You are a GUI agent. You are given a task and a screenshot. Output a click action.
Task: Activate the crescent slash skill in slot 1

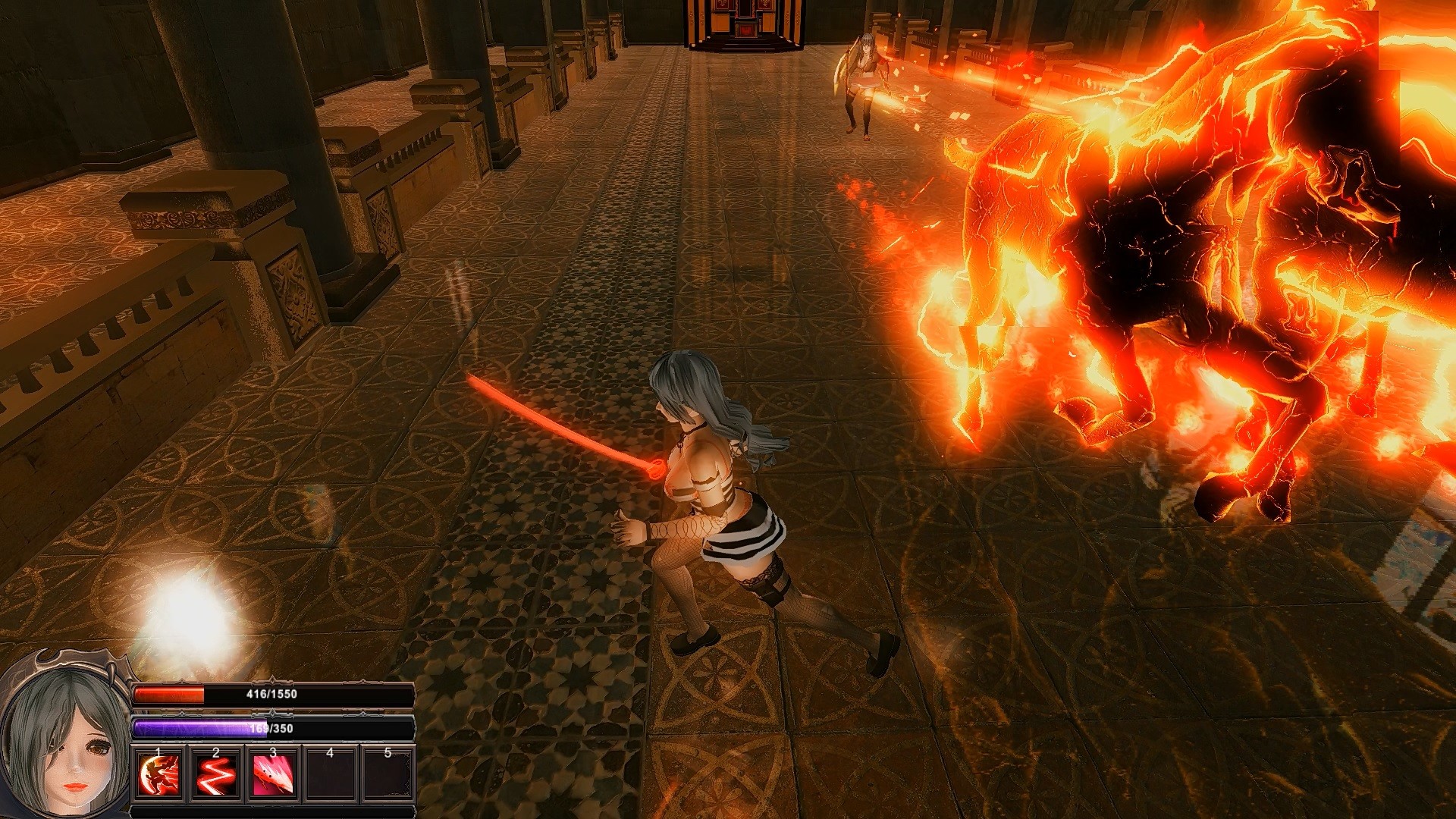pyautogui.click(x=158, y=775)
